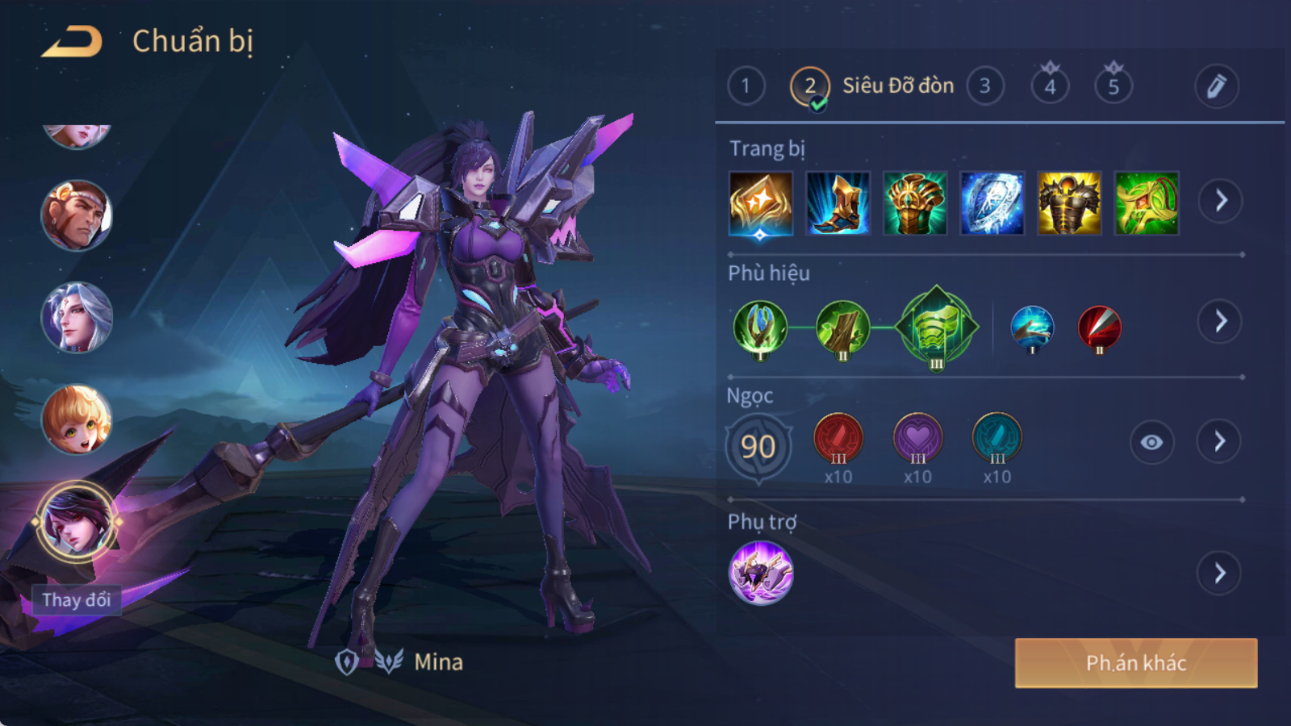Open loadout preset 4

(1049, 86)
